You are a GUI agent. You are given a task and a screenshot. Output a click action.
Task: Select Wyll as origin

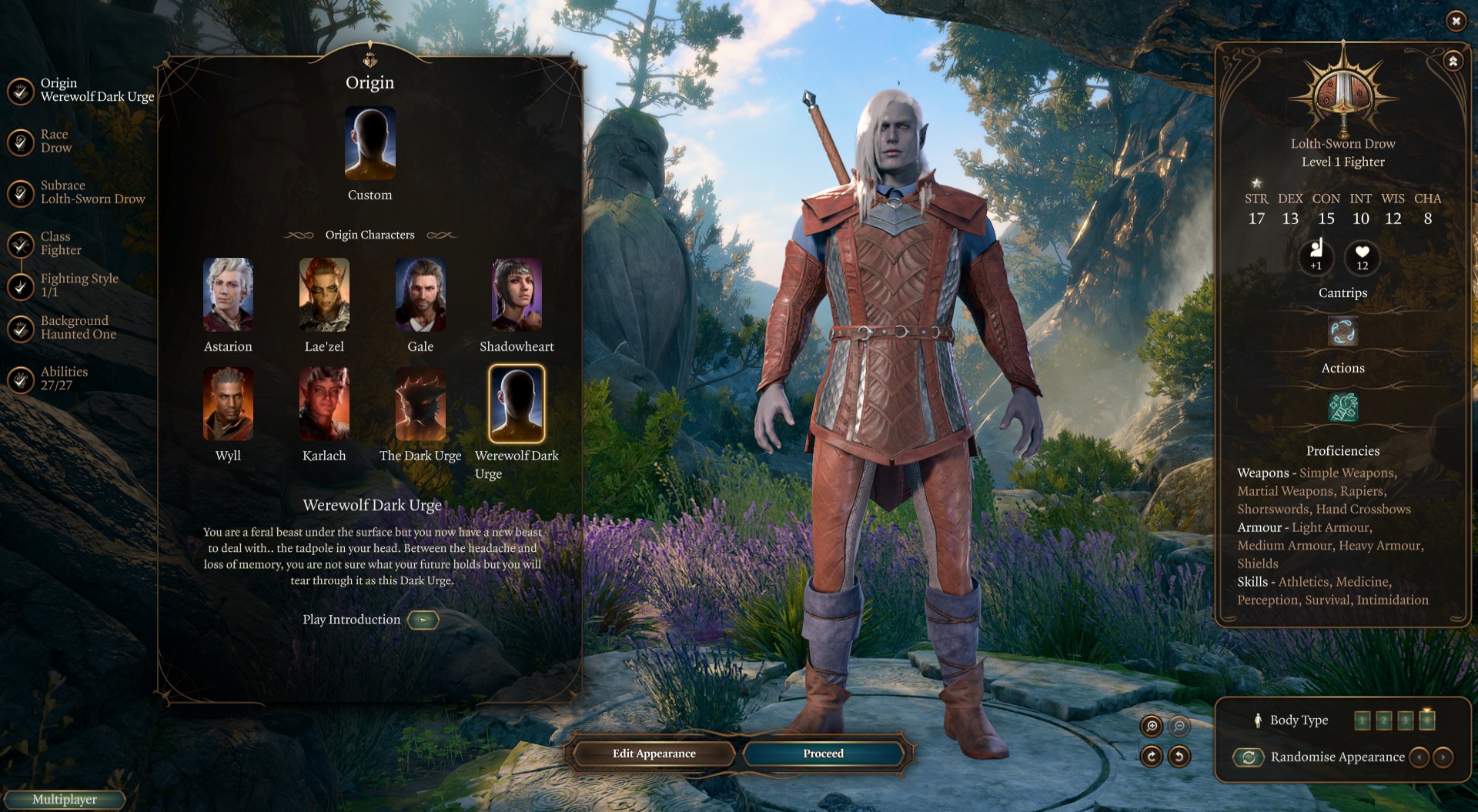click(228, 404)
